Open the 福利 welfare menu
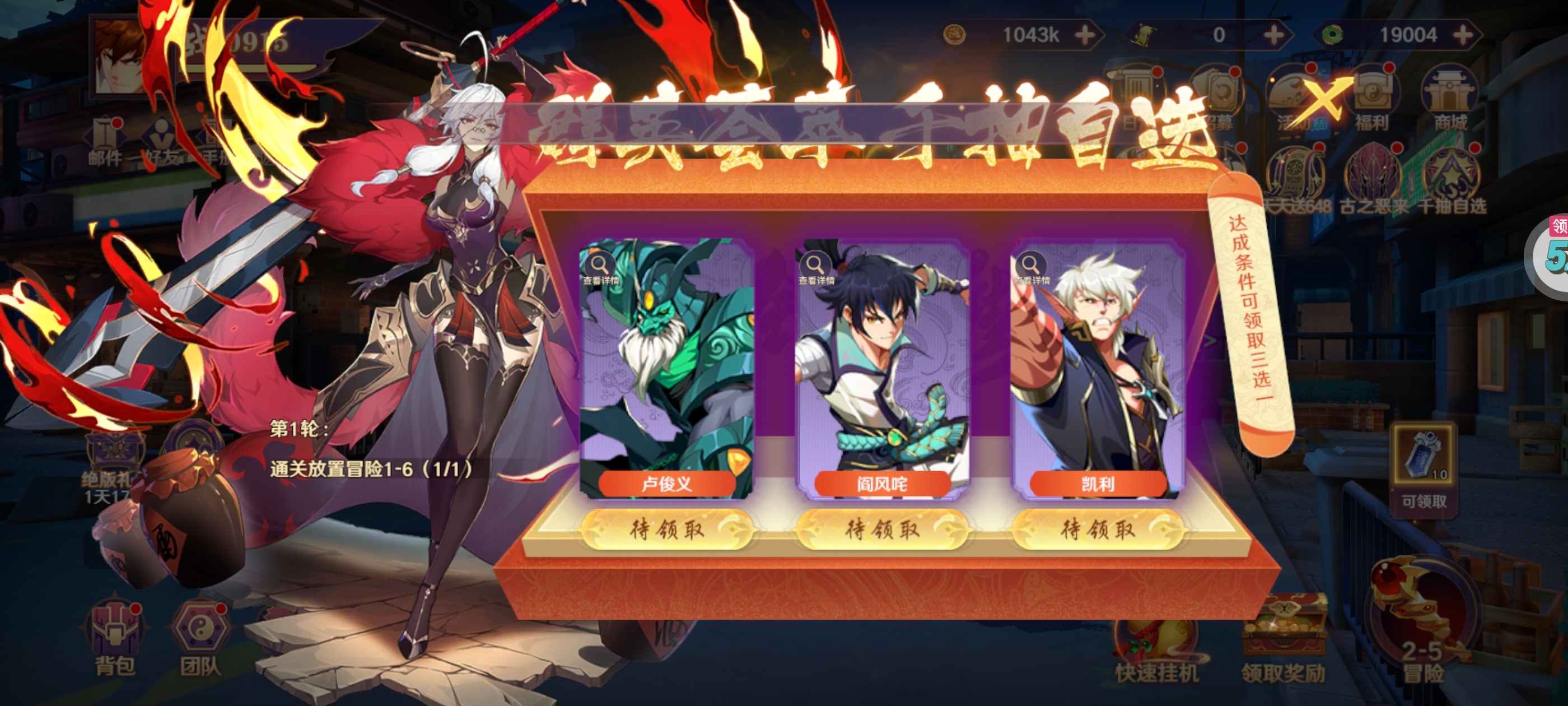 (x=1371, y=100)
